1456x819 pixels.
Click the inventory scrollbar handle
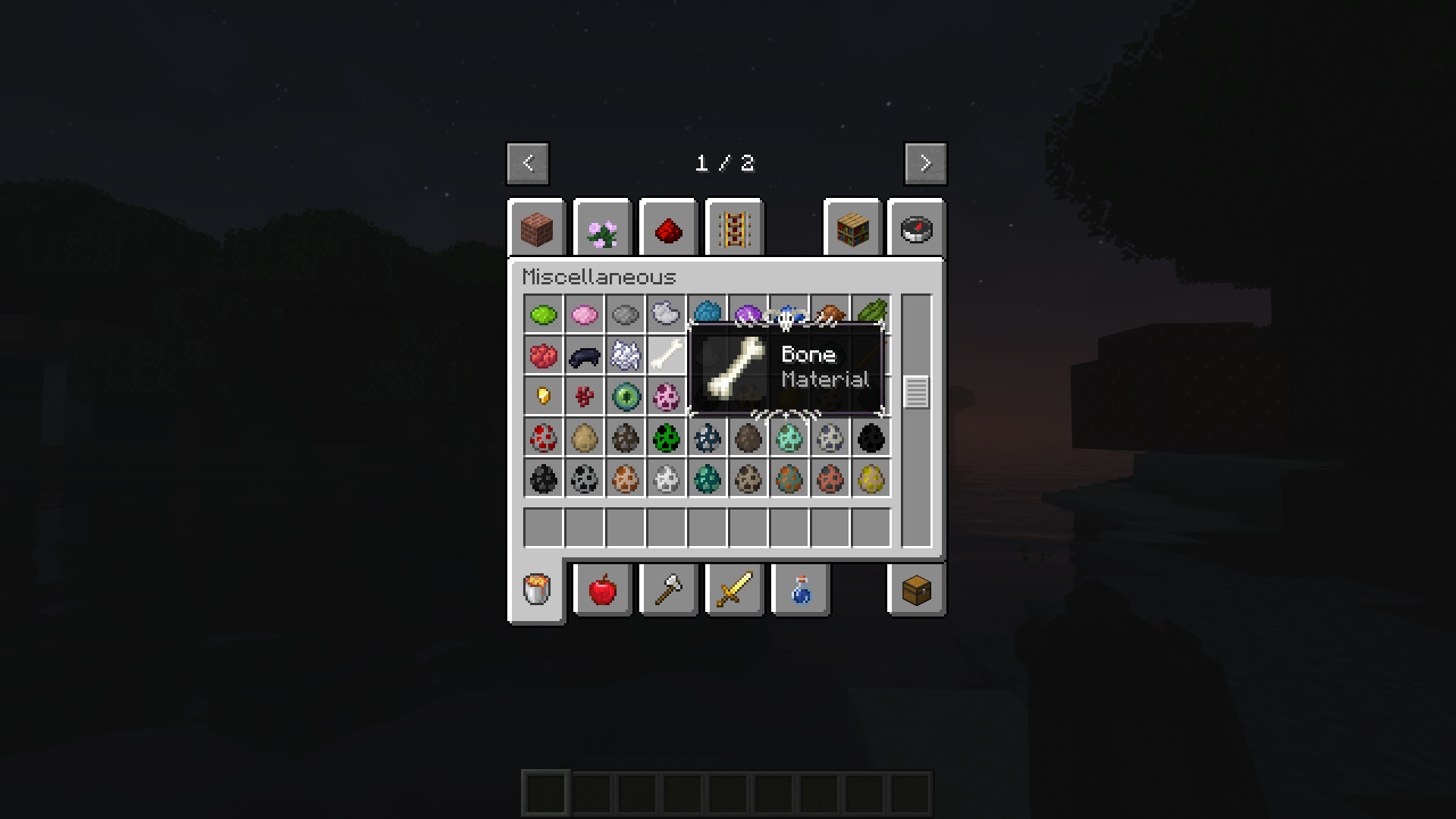pyautogui.click(x=916, y=392)
